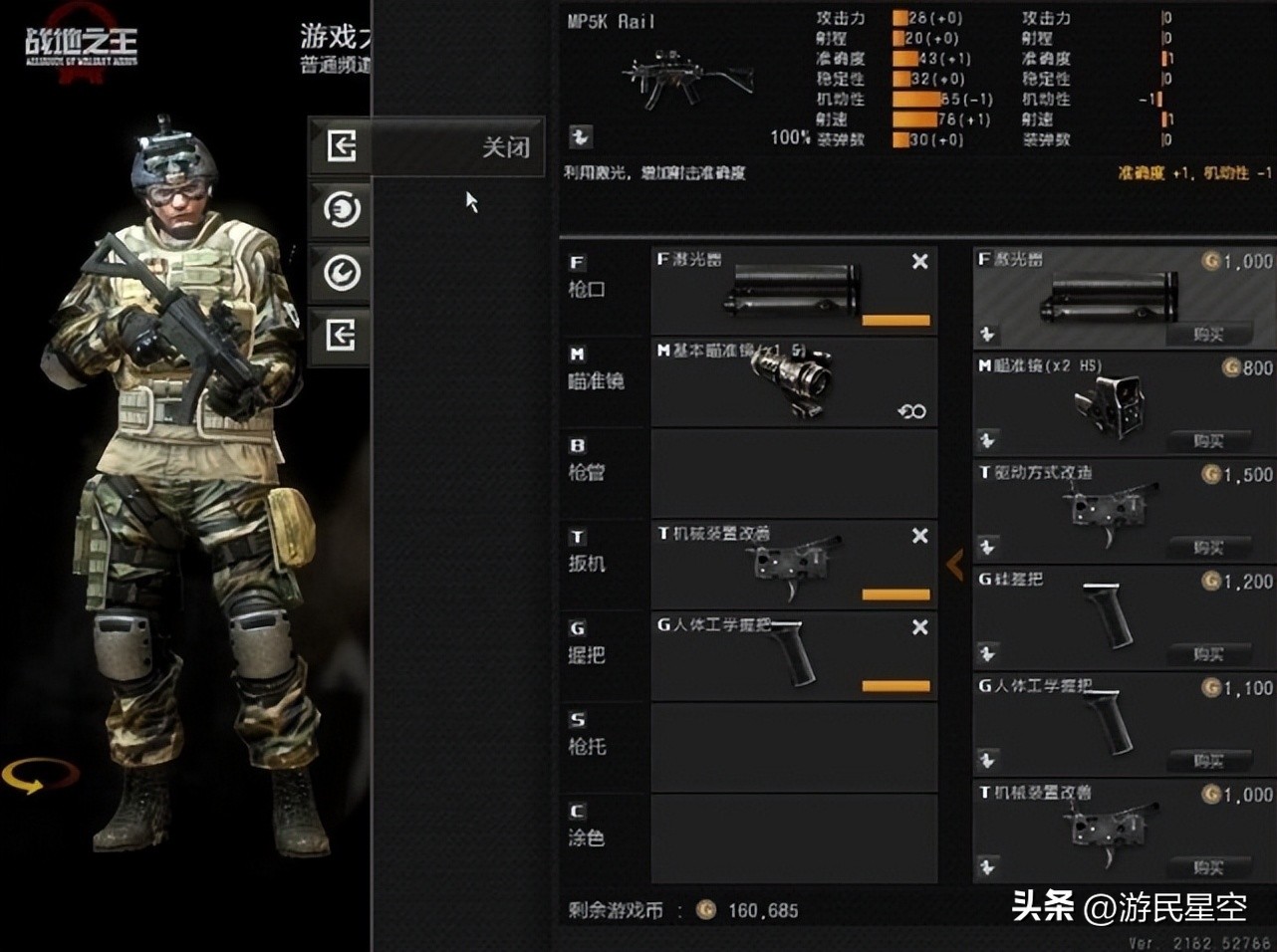Buy the 激光器 for 1,000 coins
This screenshot has width=1277, height=952.
(x=1207, y=335)
